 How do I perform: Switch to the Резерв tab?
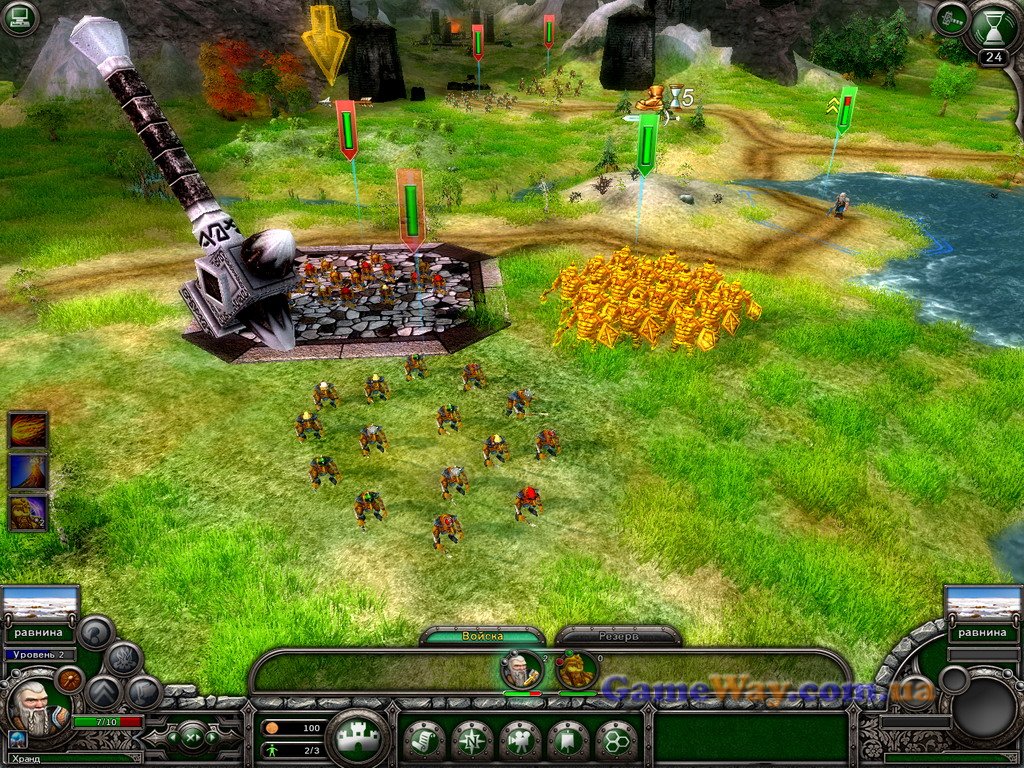pyautogui.click(x=618, y=636)
